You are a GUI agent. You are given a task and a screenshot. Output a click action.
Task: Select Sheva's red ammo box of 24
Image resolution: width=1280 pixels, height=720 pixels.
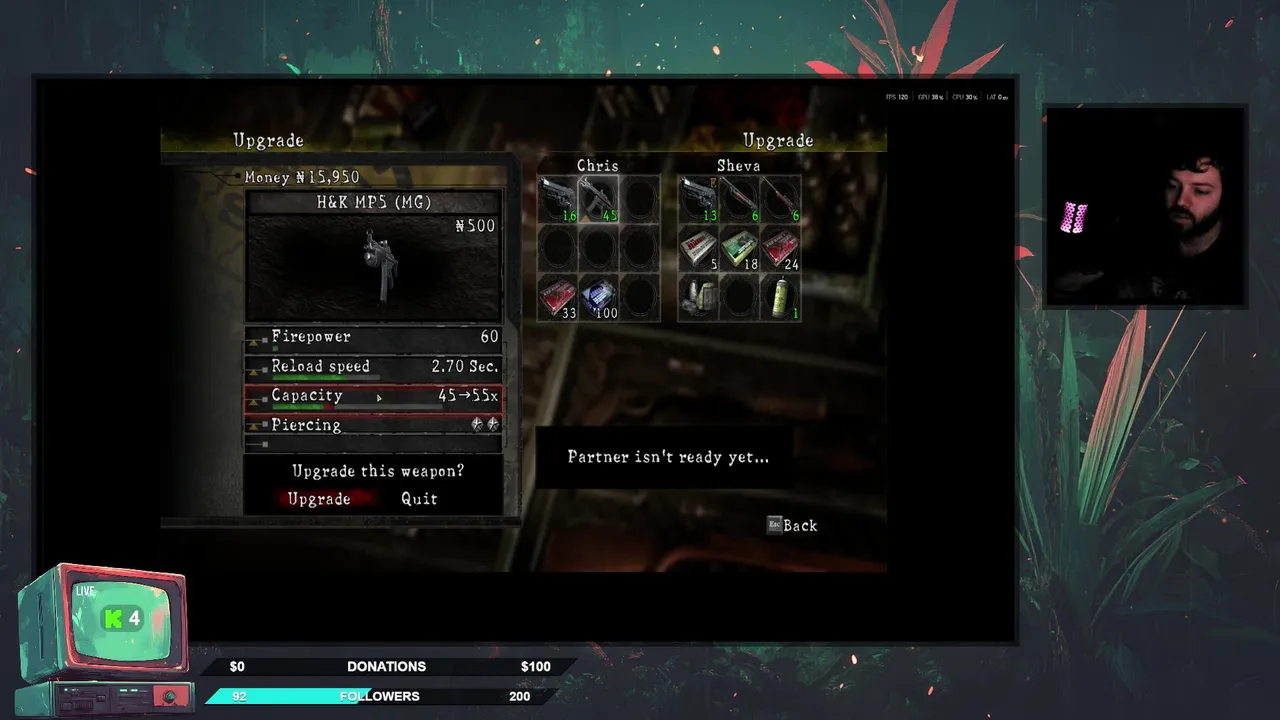(x=780, y=248)
